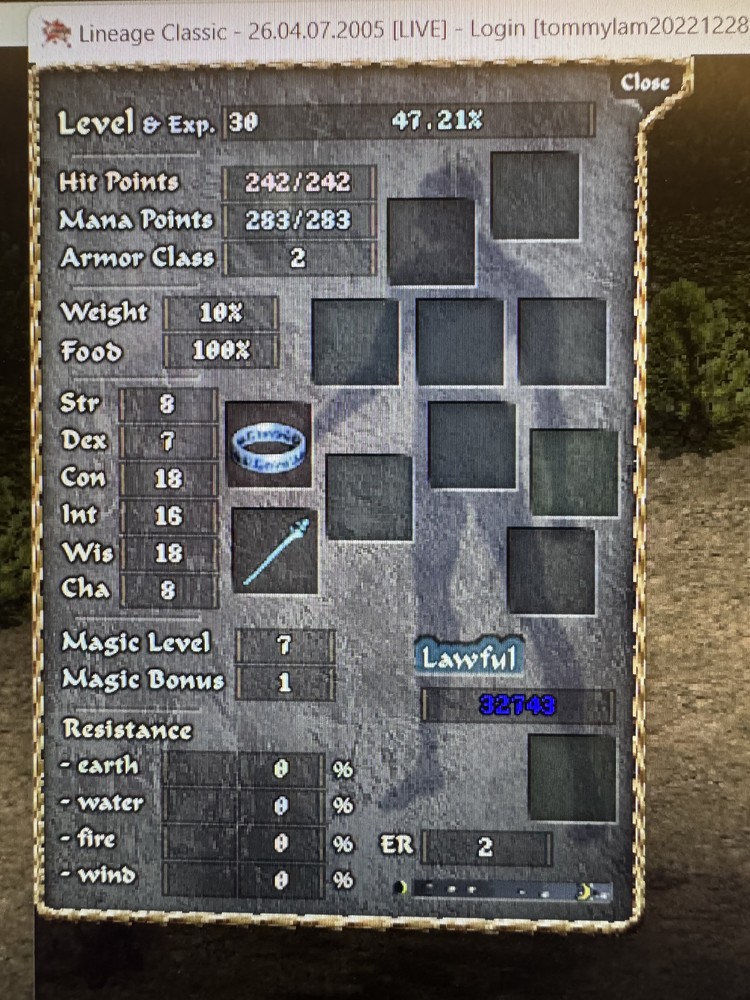Close the character status window

tap(644, 83)
